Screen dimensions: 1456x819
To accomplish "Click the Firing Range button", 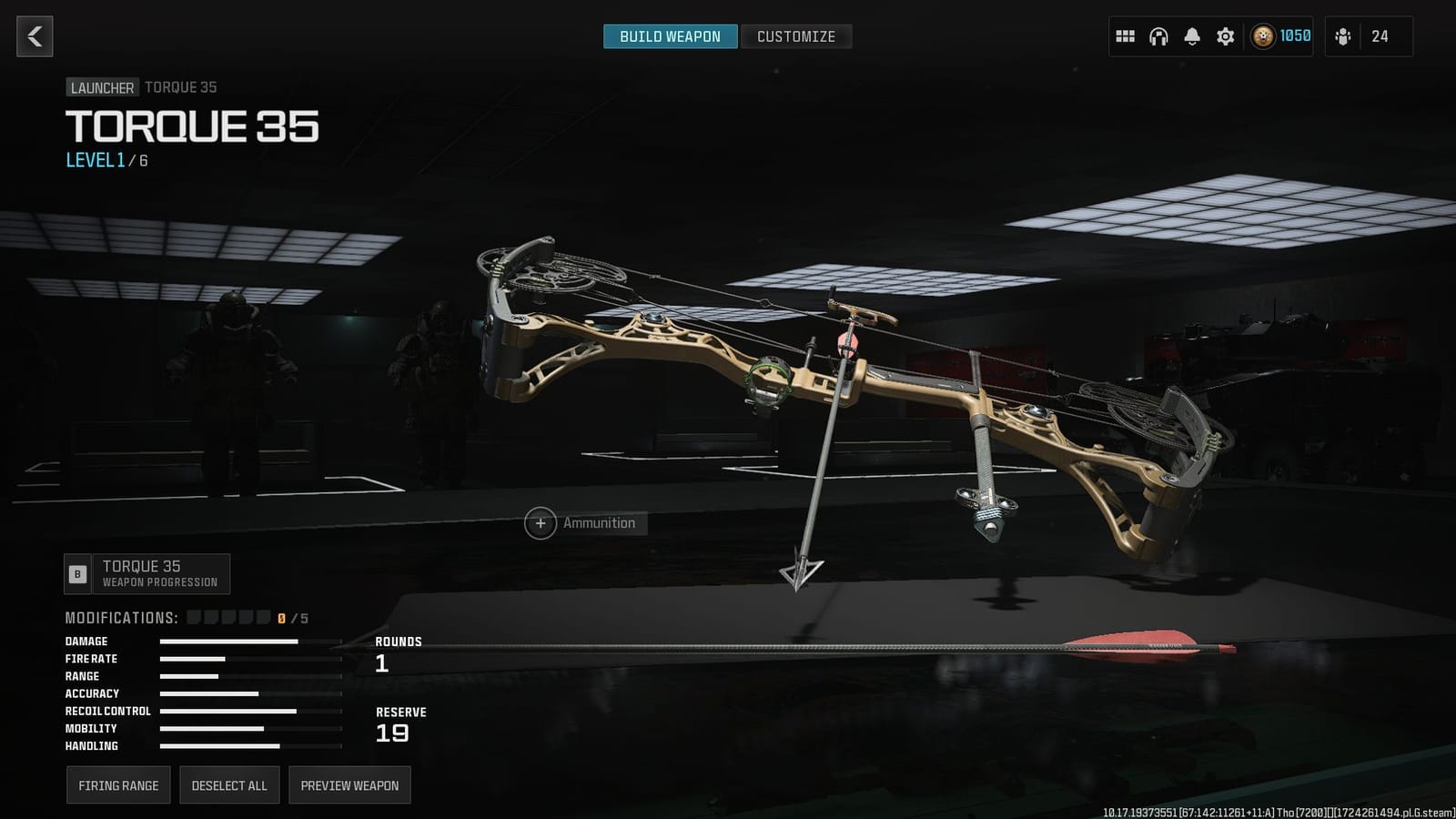I will pos(118,784).
